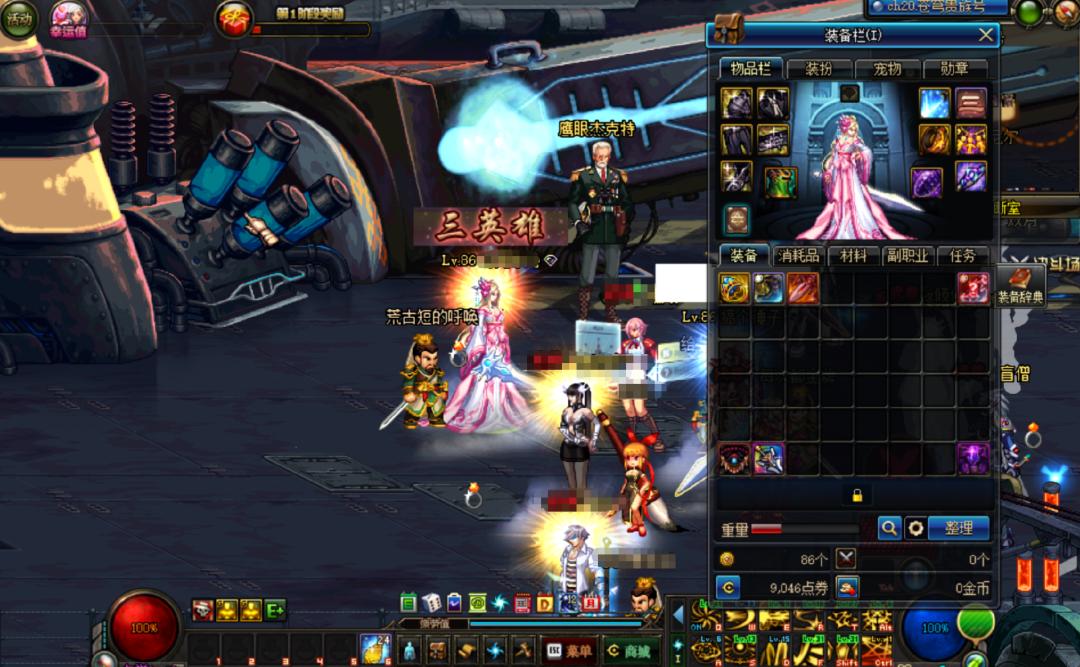Open the ESC 菜单 menu button

click(567, 650)
